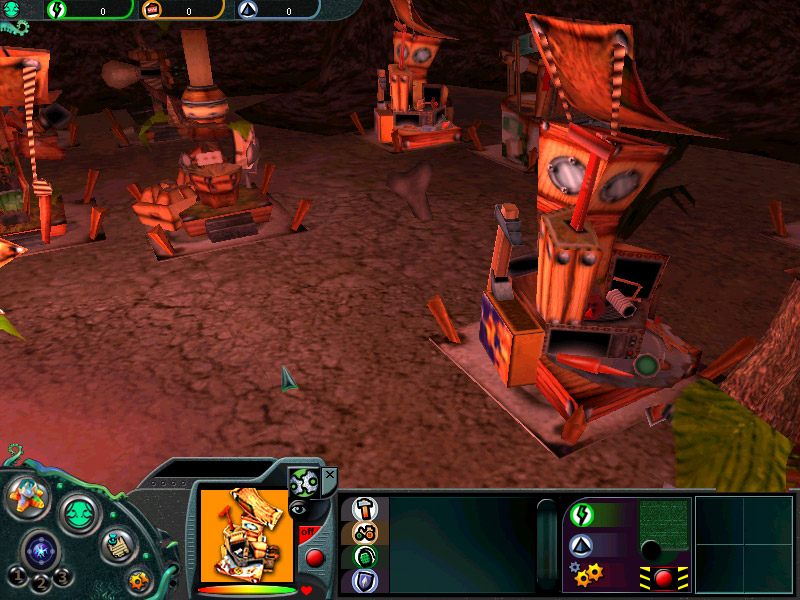Choose group number 1

17,576
